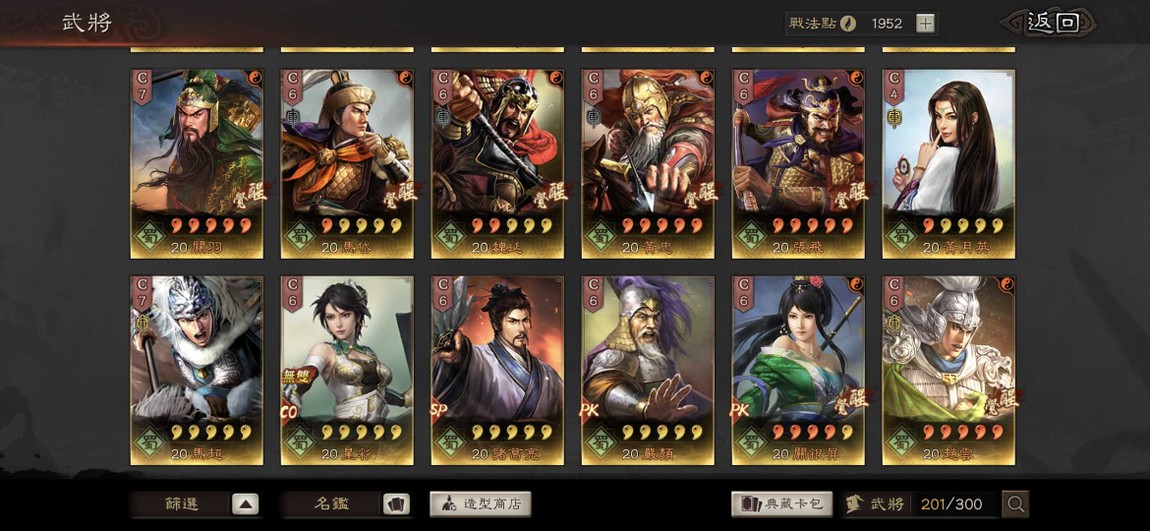Click the magnifying glass search icon

[1016, 504]
